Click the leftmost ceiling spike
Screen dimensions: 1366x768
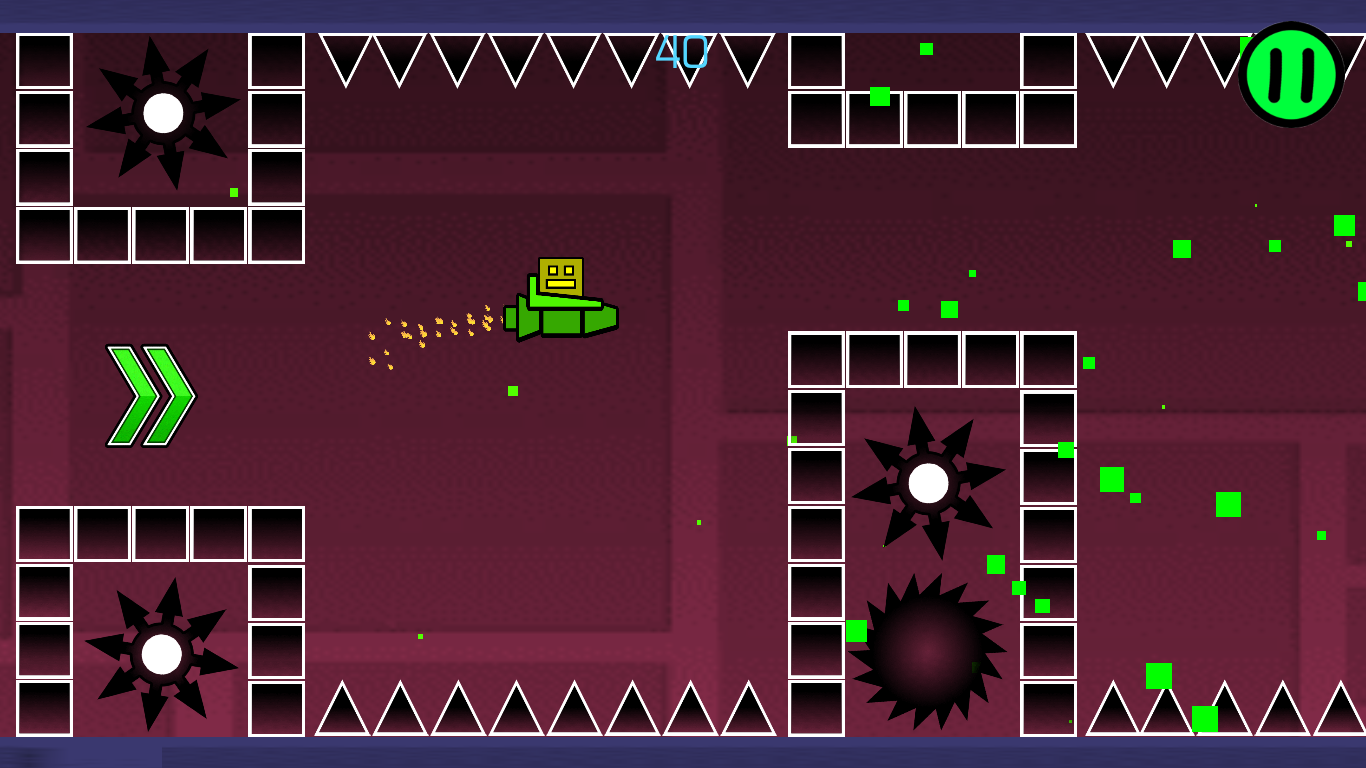[347, 55]
